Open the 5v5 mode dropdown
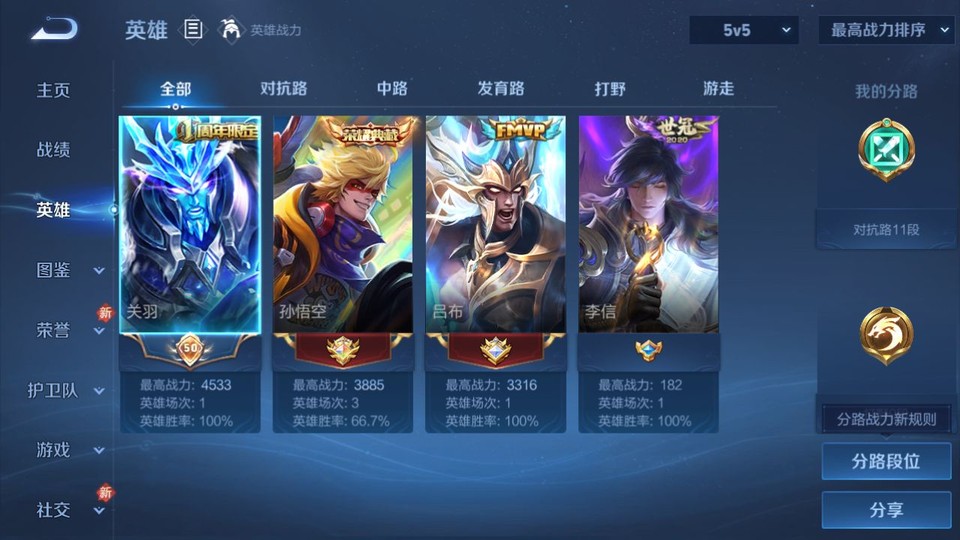This screenshot has height=540, width=960. click(x=743, y=30)
